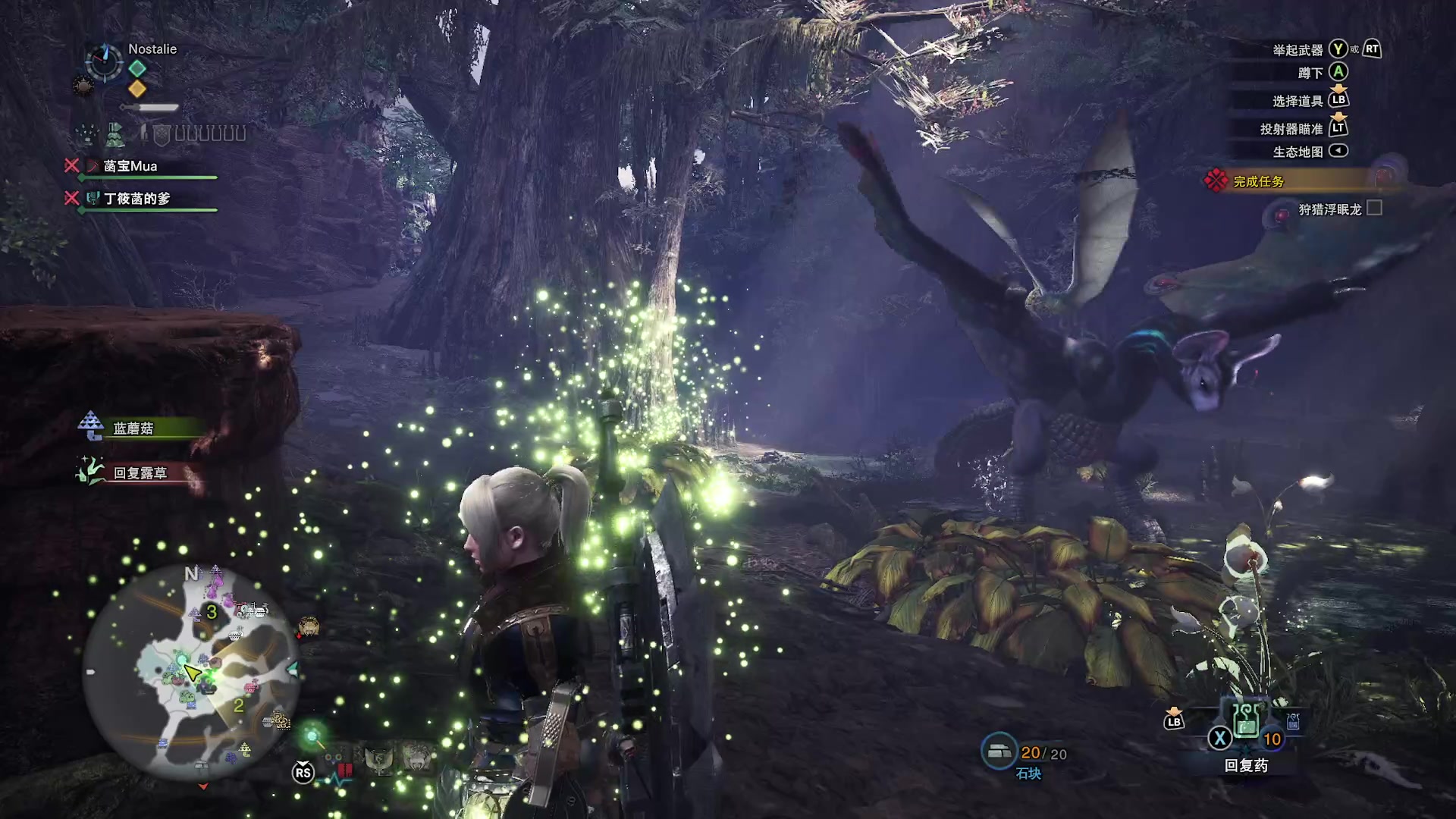Click the Nostalie player clock icon

[104, 61]
